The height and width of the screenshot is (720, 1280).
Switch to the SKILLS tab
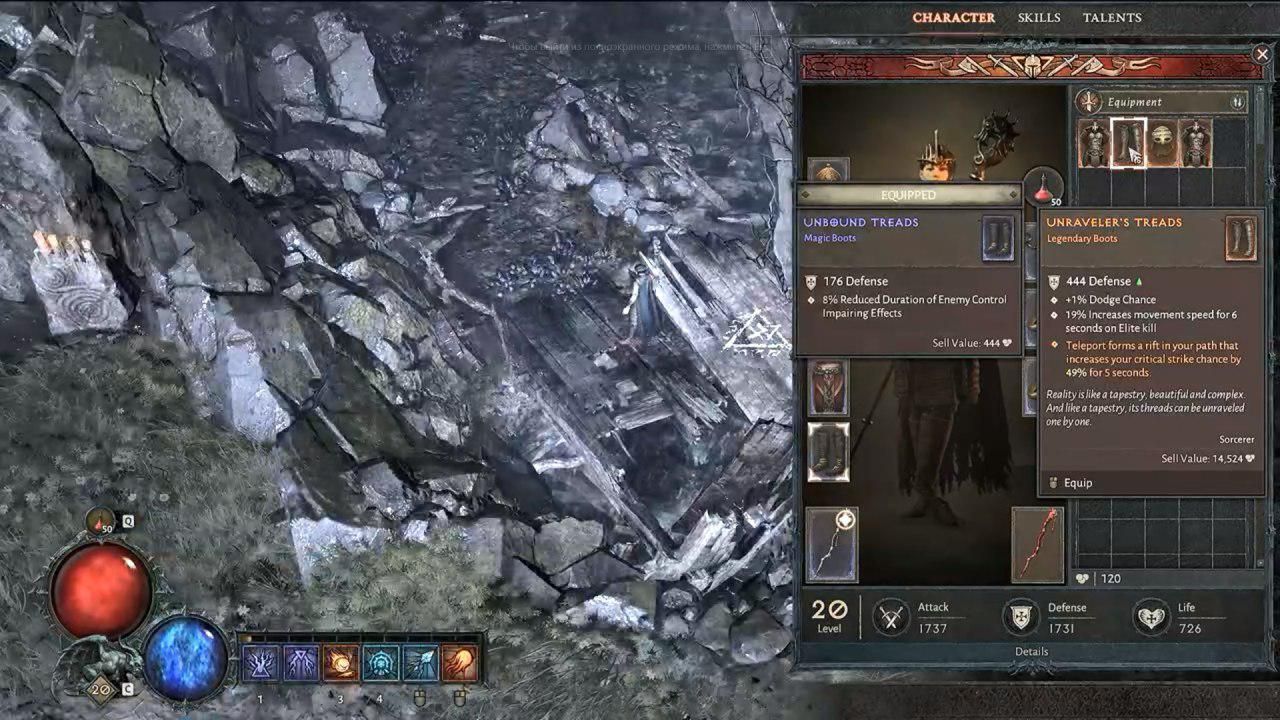1040,17
